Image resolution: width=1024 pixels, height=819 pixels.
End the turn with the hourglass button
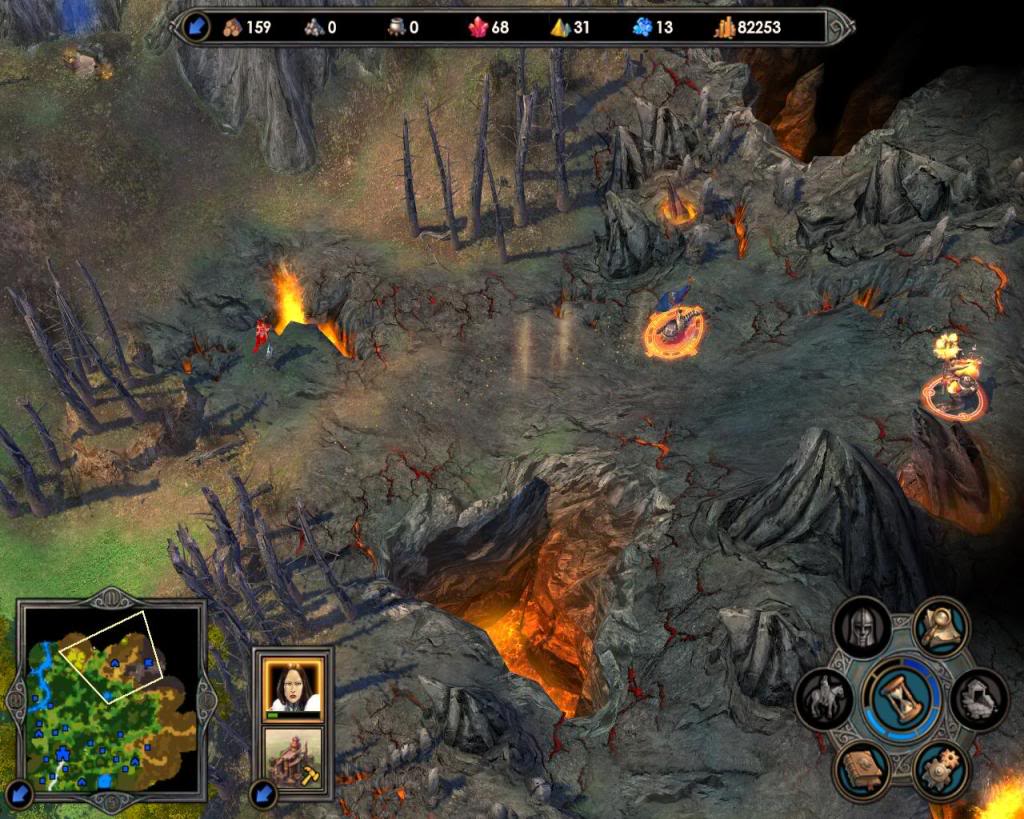click(903, 696)
